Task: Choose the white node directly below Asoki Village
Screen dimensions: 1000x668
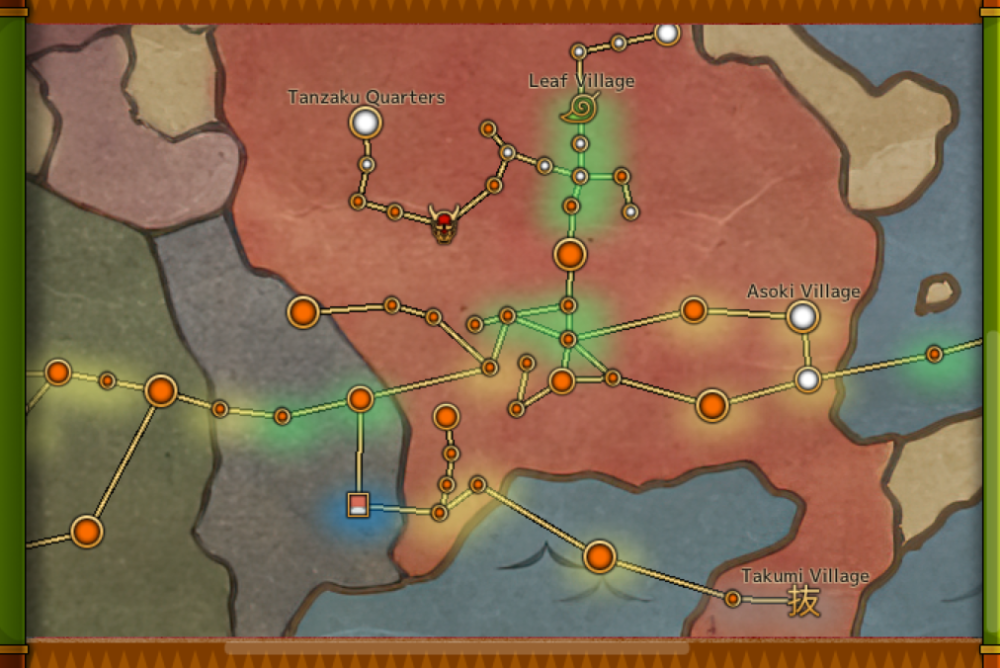Action: [x=808, y=379]
